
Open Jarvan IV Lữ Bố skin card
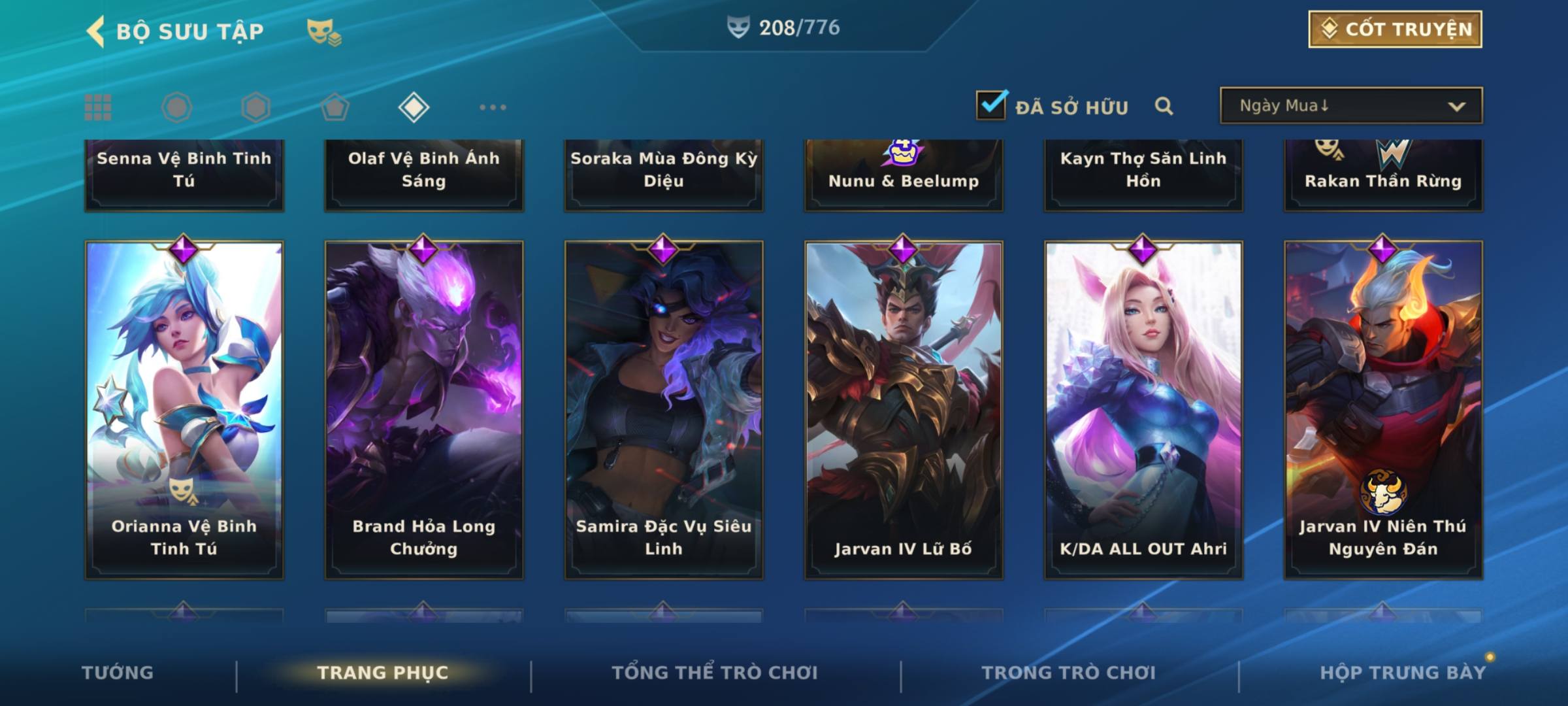(904, 410)
